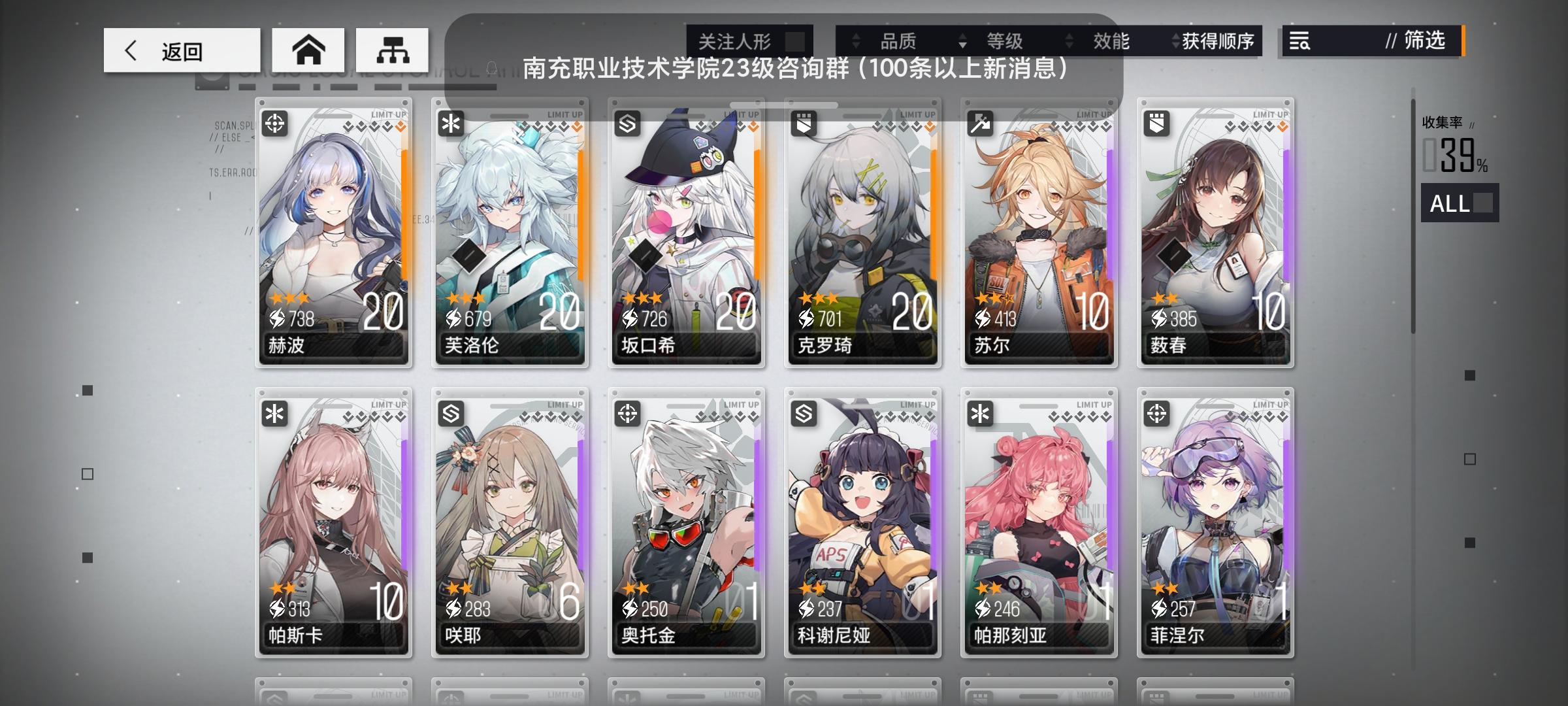The height and width of the screenshot is (706, 1568).
Task: Click the specialist class icon on 芙洛伦's card
Action: click(451, 124)
